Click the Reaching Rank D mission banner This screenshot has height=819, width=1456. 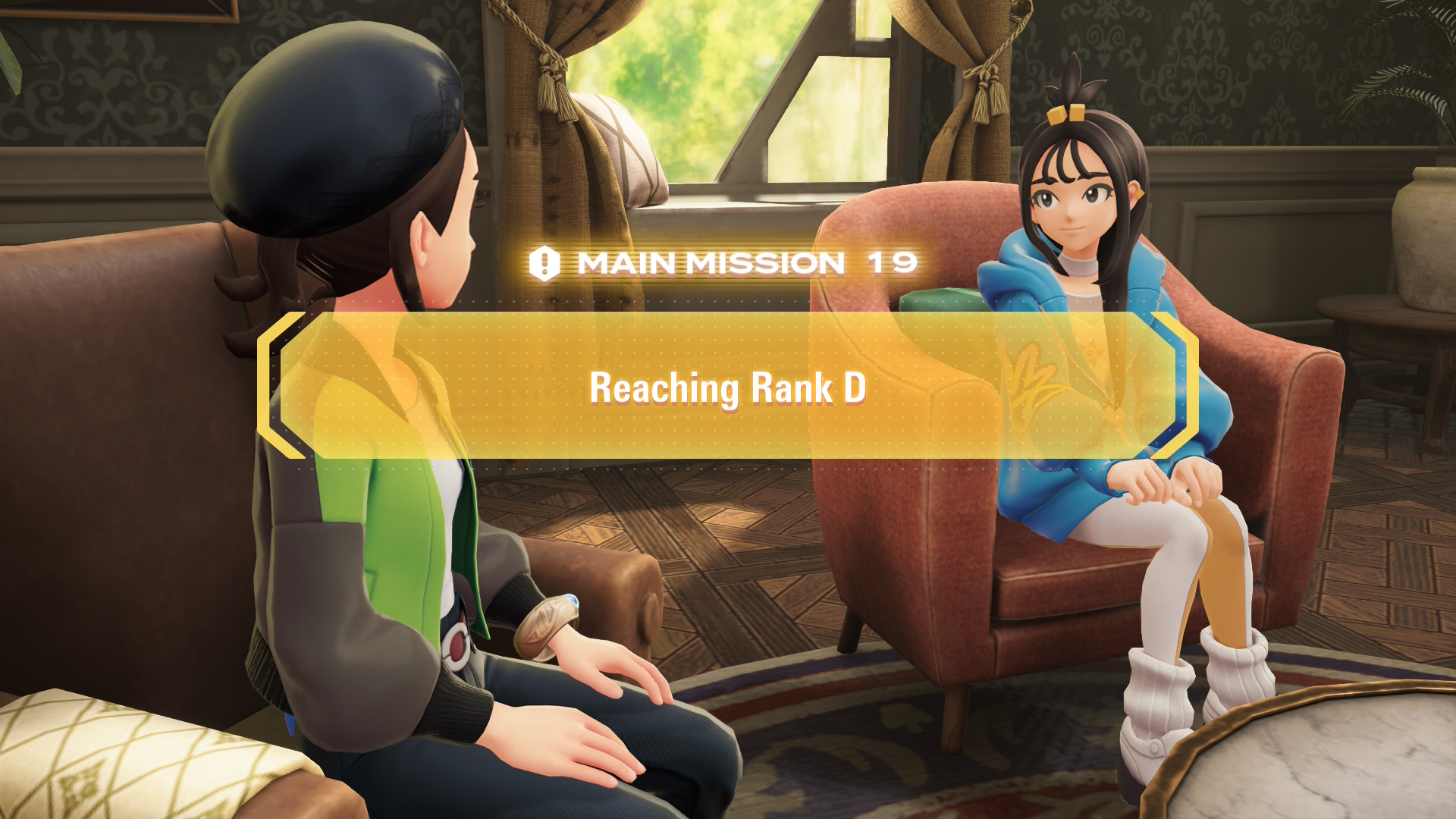[728, 388]
